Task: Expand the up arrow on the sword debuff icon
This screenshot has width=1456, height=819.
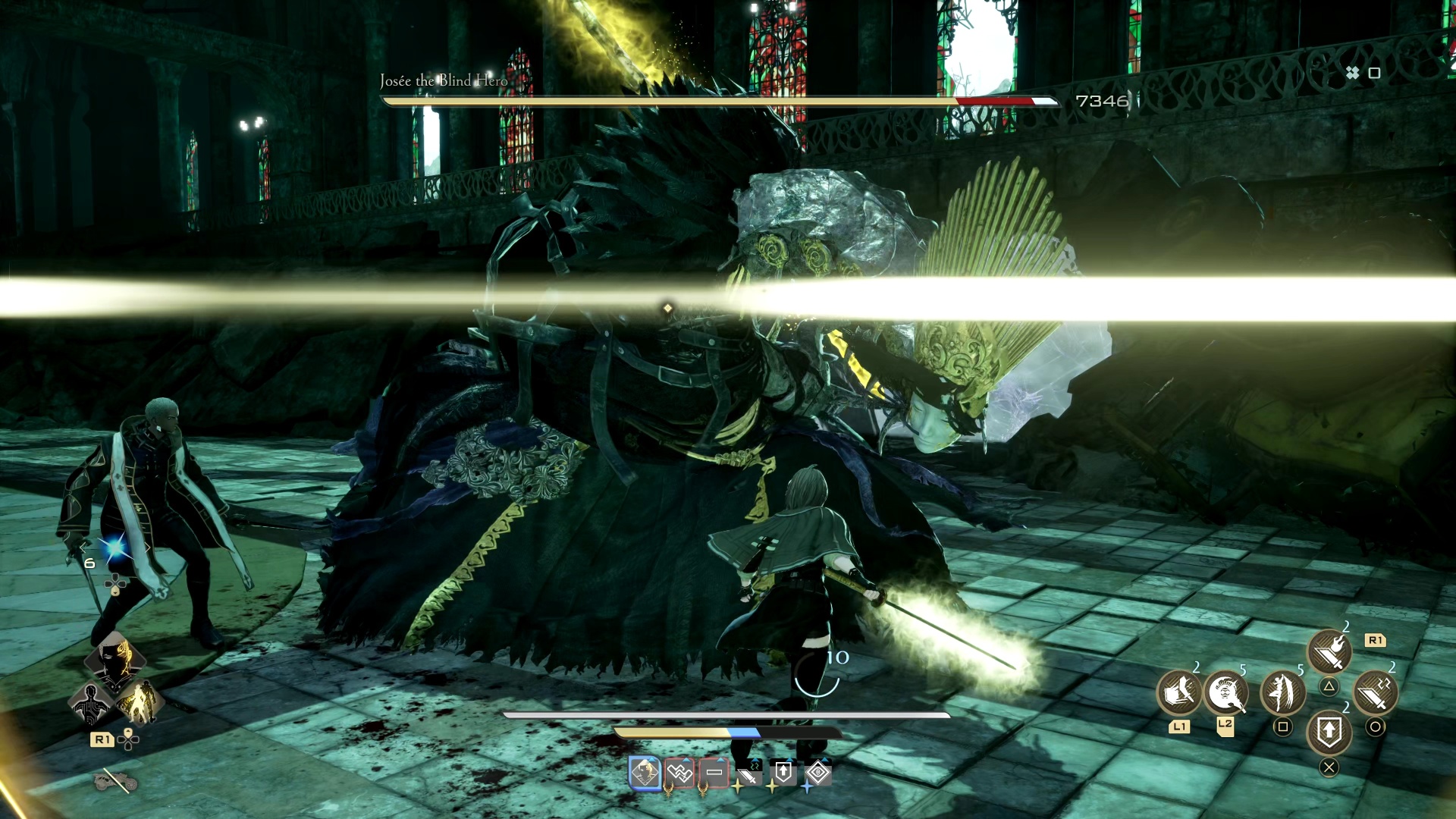Action: 755,760
